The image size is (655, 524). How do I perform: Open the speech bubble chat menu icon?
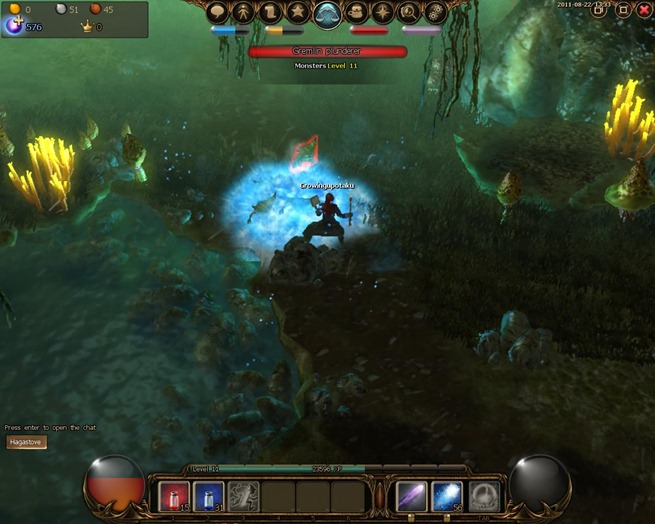[218, 13]
